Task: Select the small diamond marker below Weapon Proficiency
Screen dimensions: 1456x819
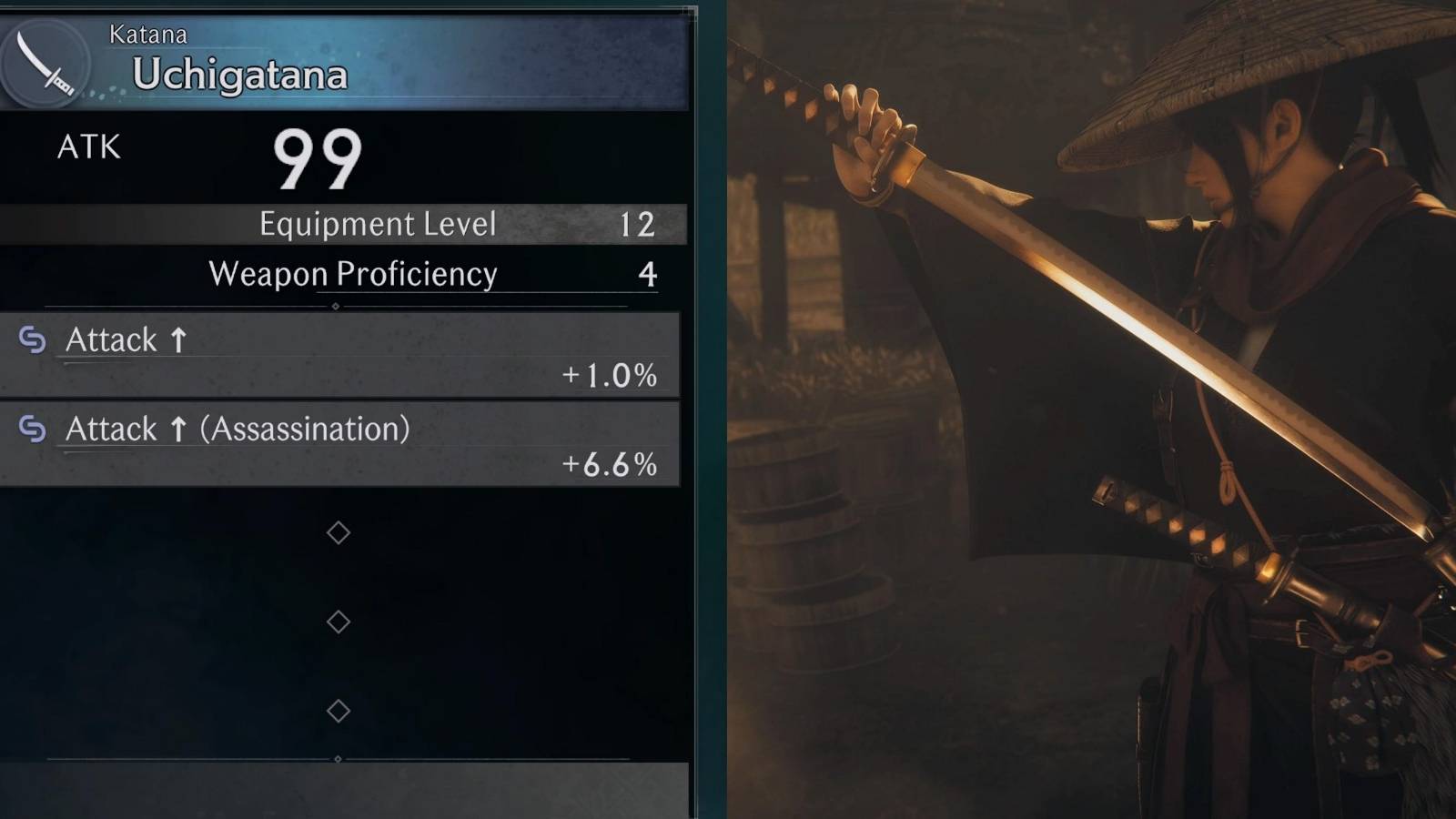Action: (x=339, y=305)
